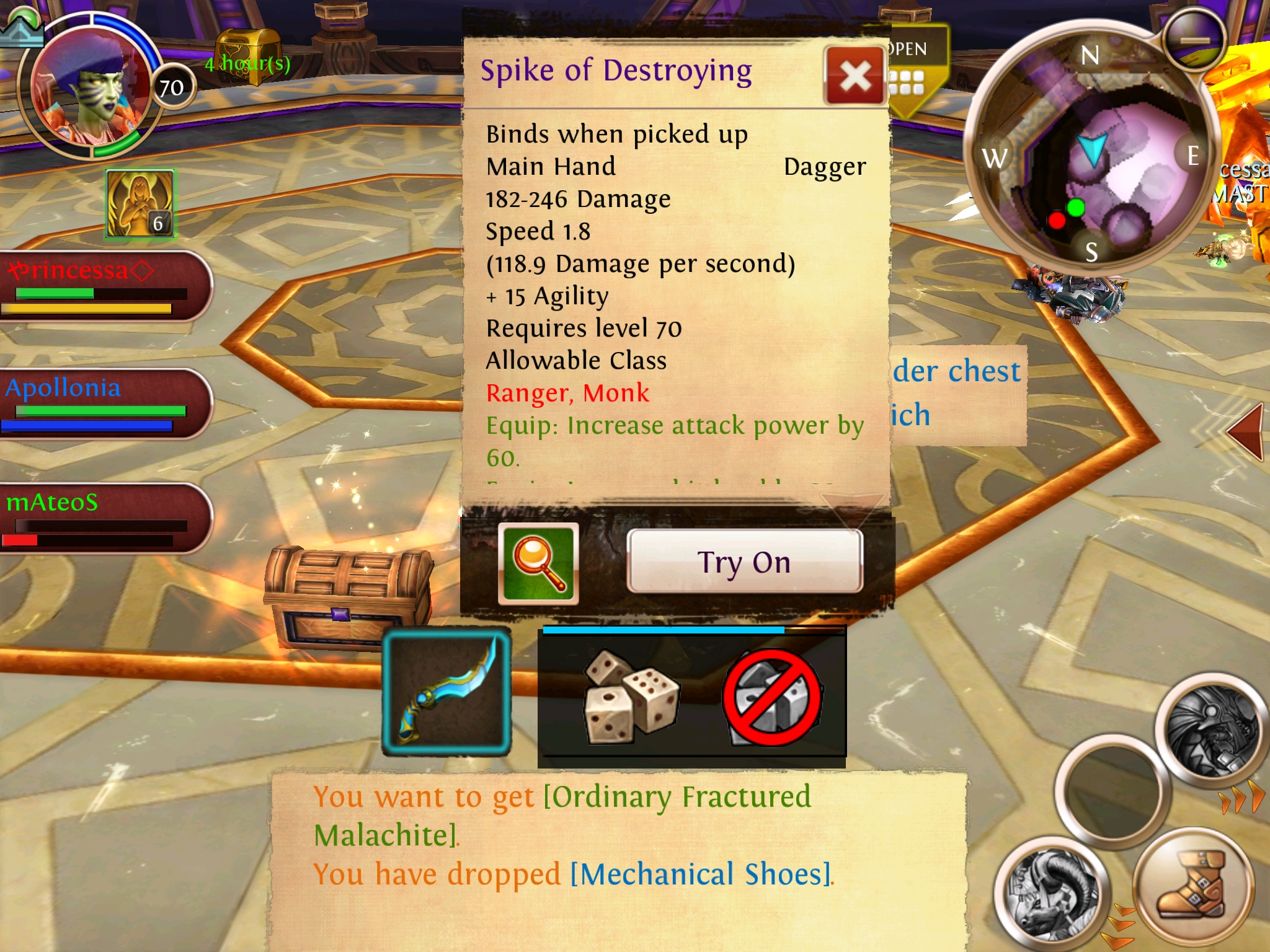This screenshot has height=952, width=1270.
Task: Click the minimap zoom-out minus button
Action: [x=1194, y=39]
